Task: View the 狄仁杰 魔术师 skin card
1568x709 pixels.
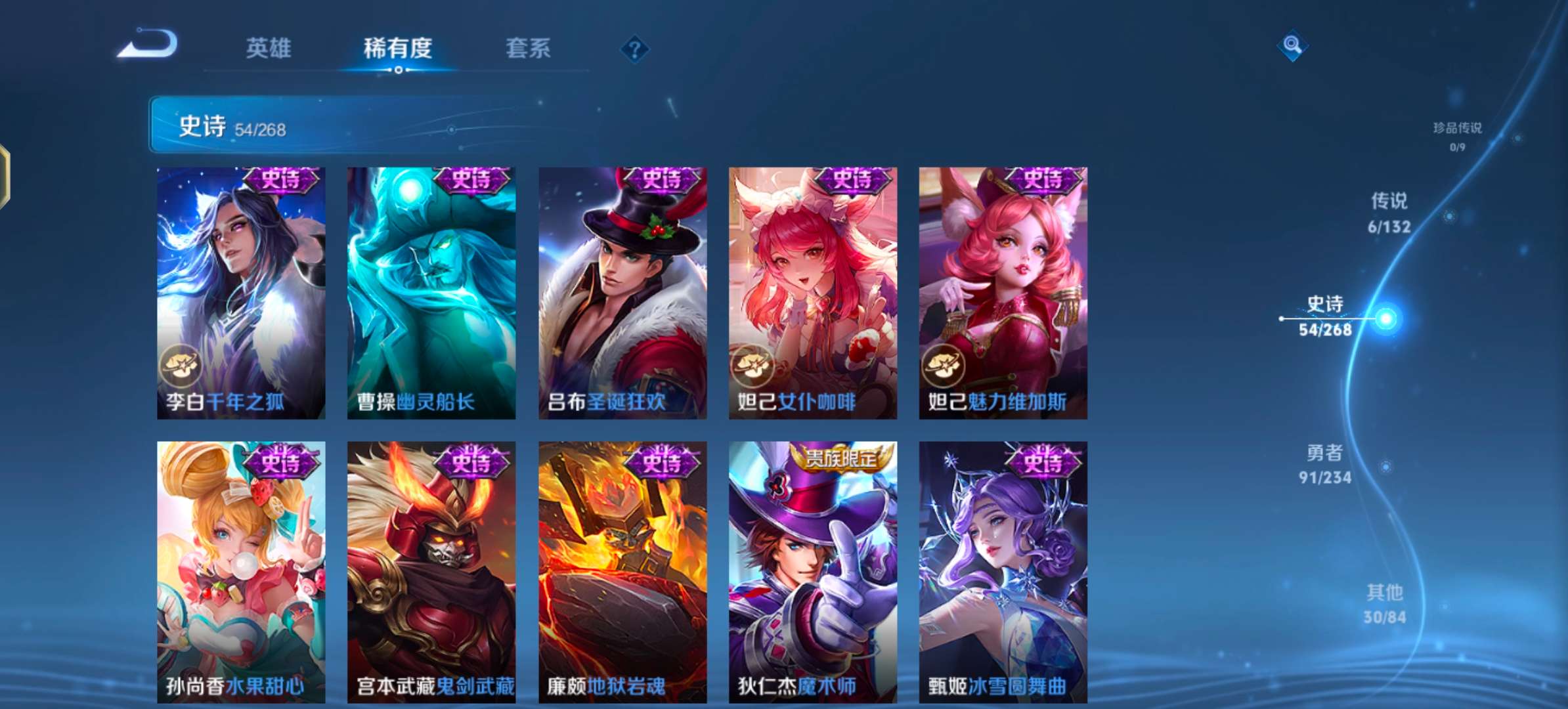Action: 813,571
